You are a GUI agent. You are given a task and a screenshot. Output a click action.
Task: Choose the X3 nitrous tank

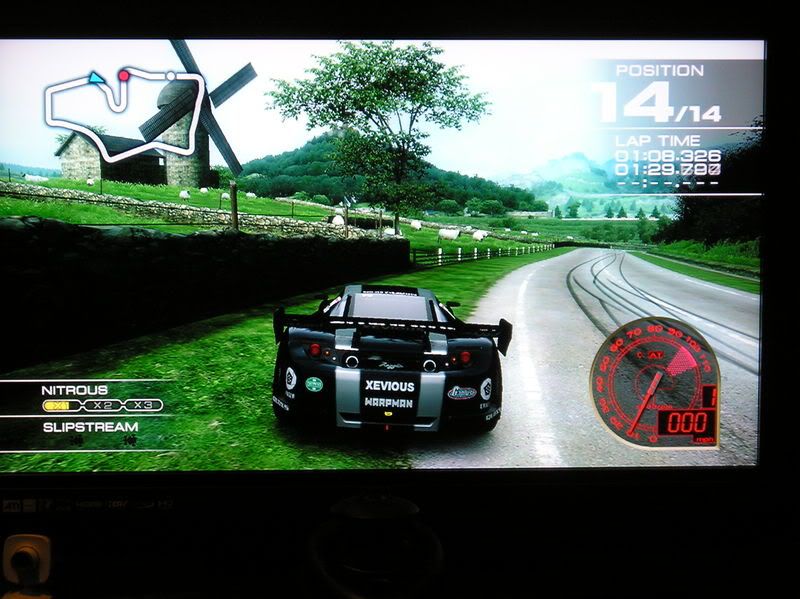(141, 406)
